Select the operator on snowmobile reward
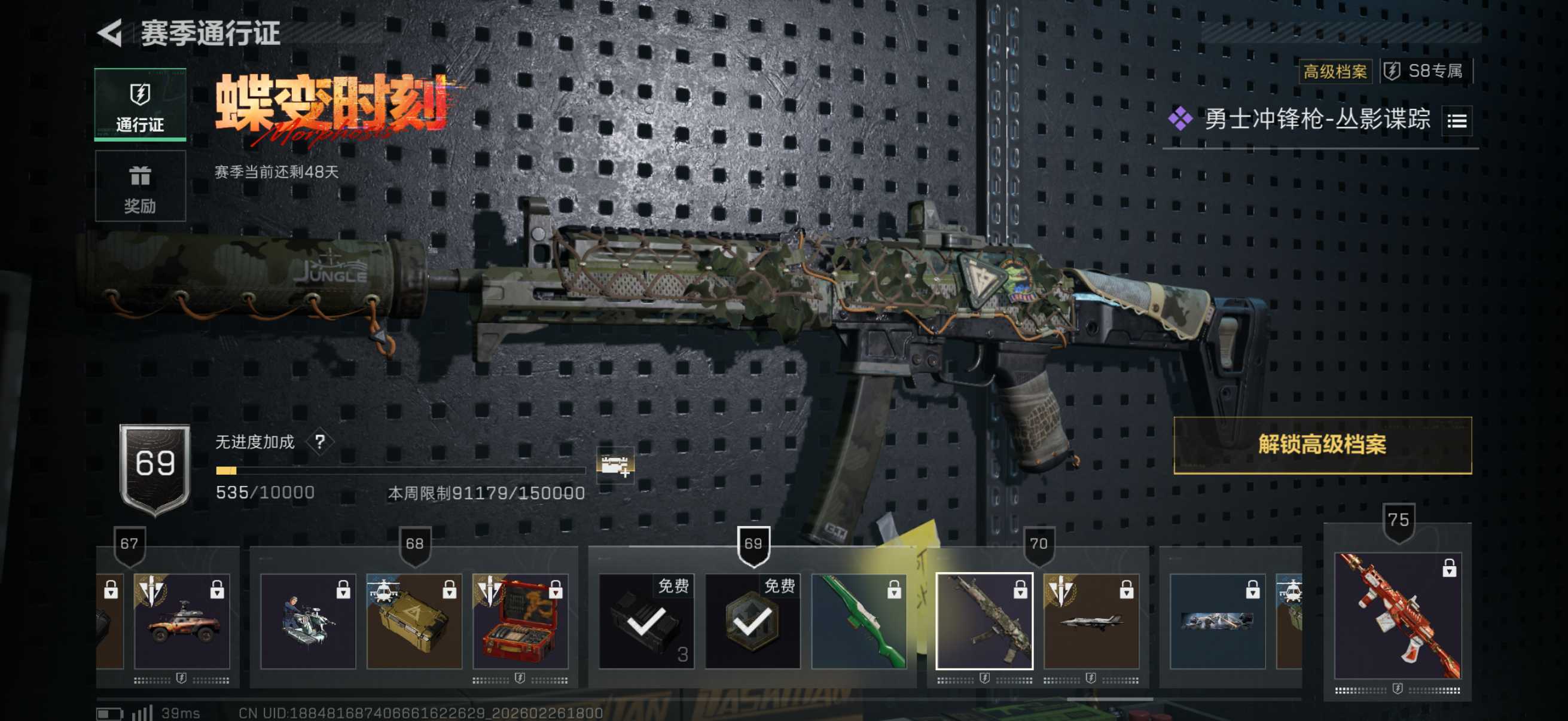Screen dimensions: 1568x721 pos(308,621)
